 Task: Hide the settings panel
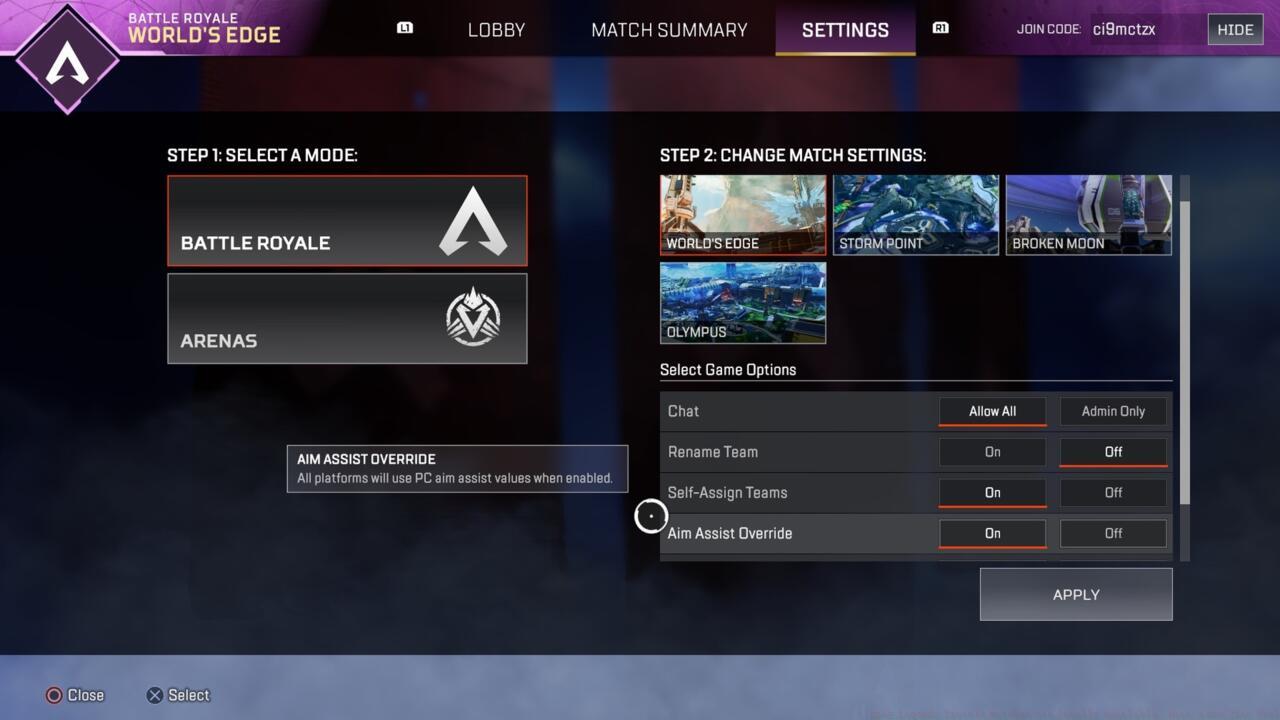click(x=1235, y=29)
